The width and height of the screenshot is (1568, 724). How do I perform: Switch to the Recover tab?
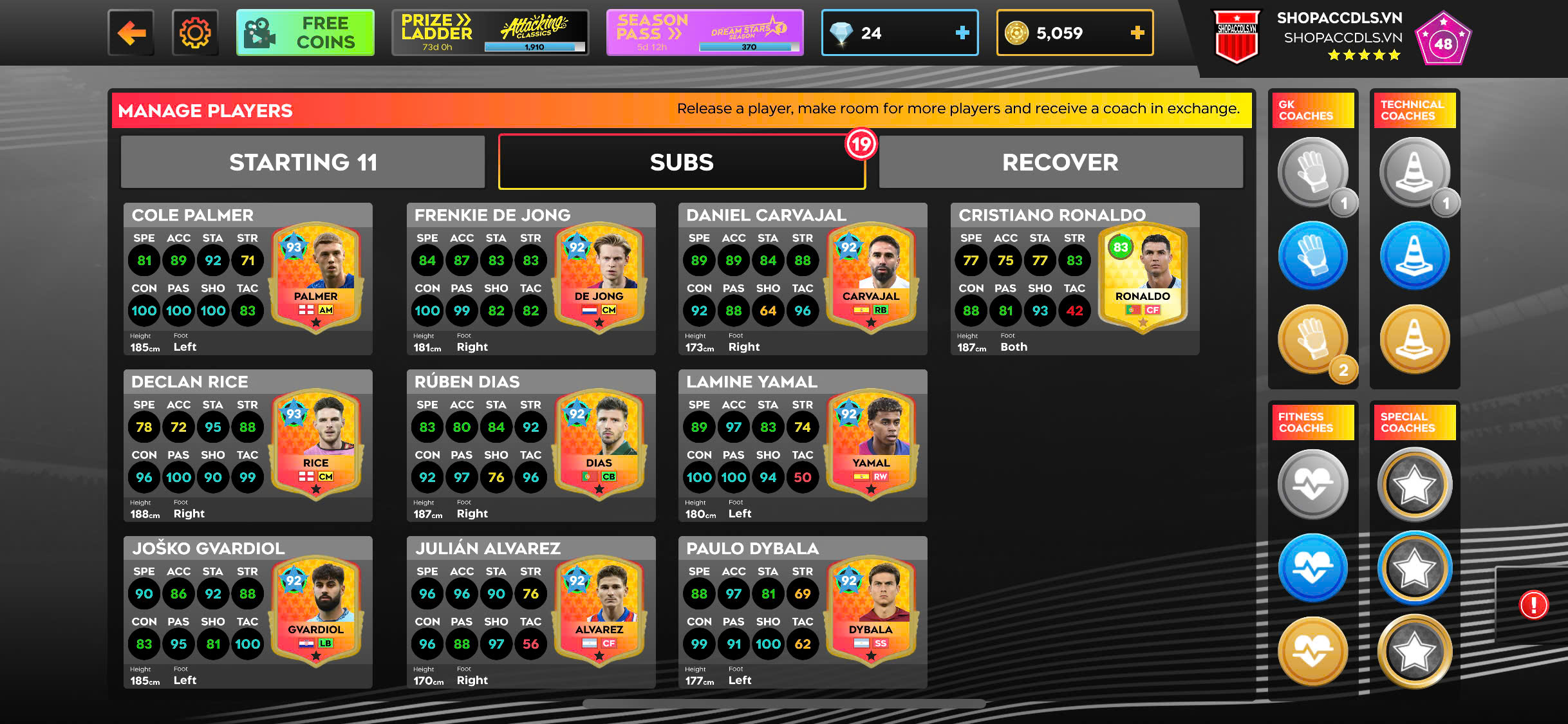[x=1060, y=162]
